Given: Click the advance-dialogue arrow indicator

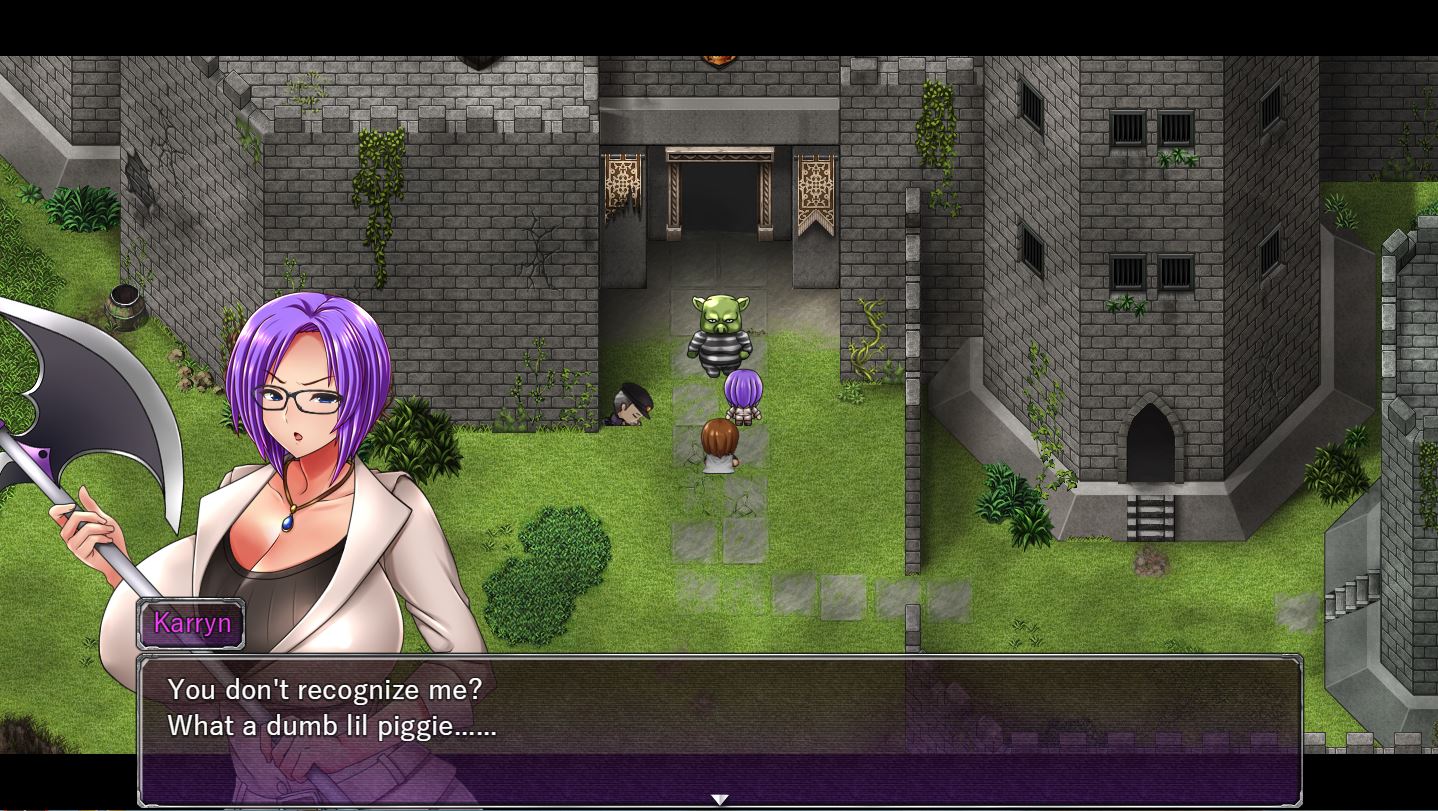Looking at the screenshot, I should click(719, 798).
